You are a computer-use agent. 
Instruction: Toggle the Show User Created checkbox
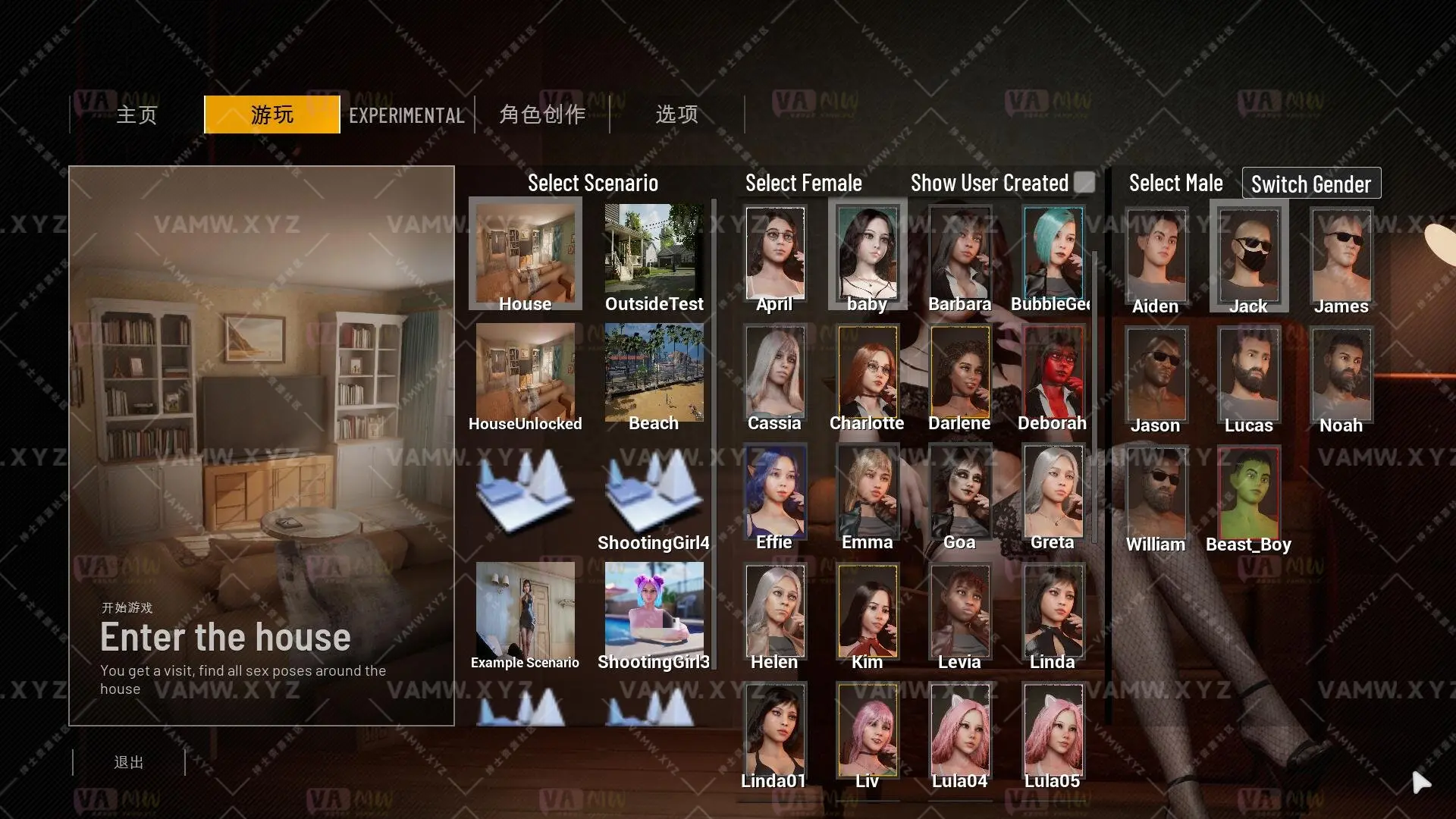[1085, 182]
